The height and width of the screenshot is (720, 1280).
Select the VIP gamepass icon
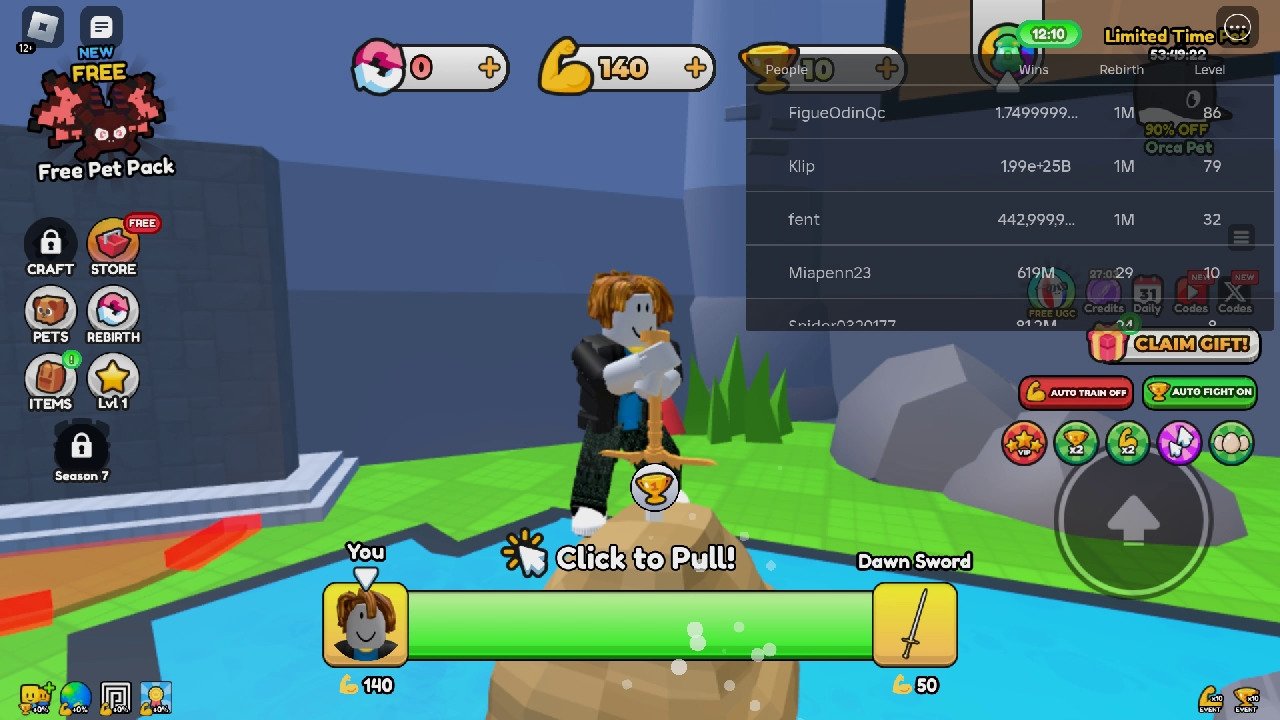[1023, 443]
